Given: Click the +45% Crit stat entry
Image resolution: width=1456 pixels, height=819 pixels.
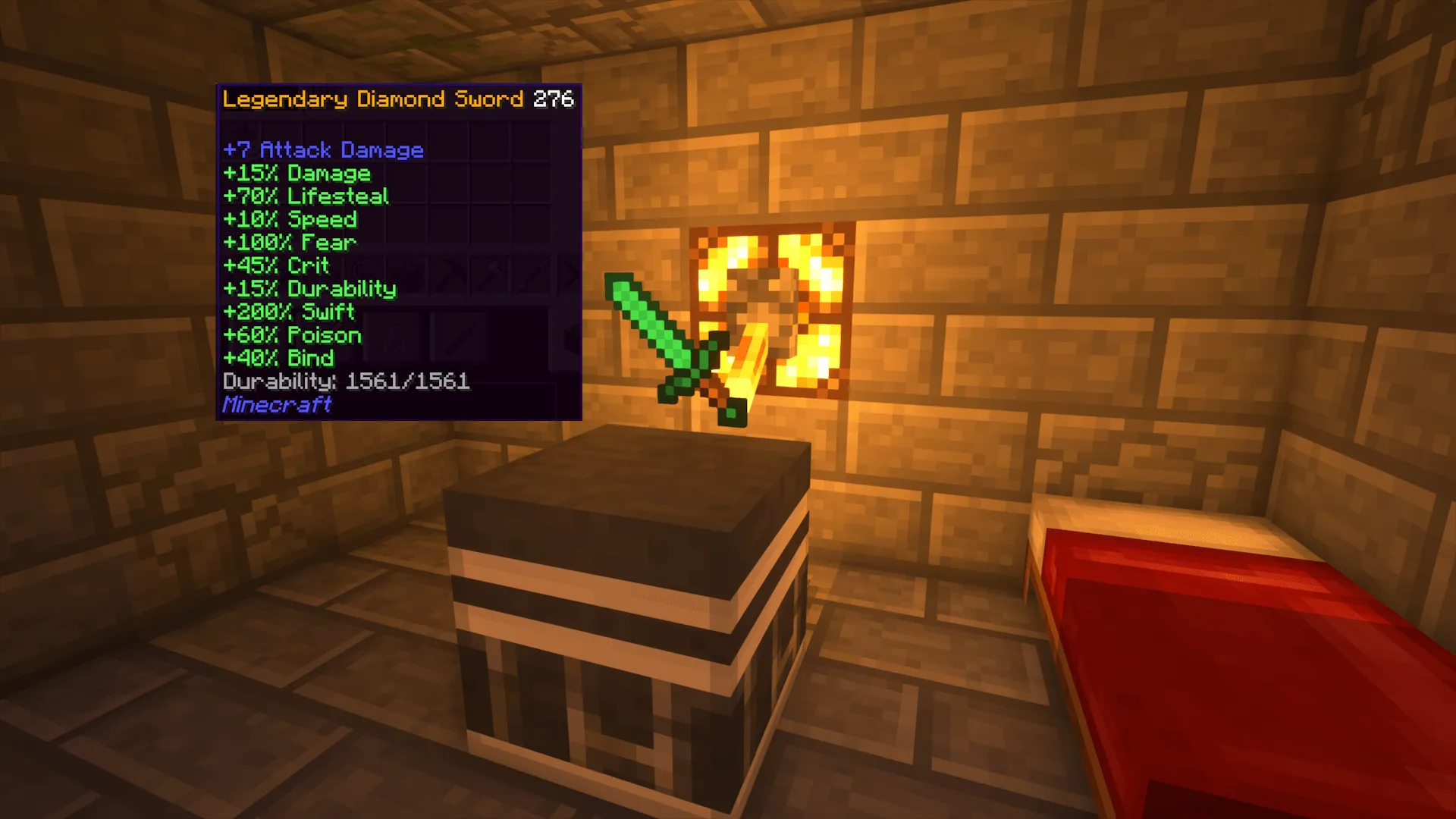Looking at the screenshot, I should pos(276,265).
